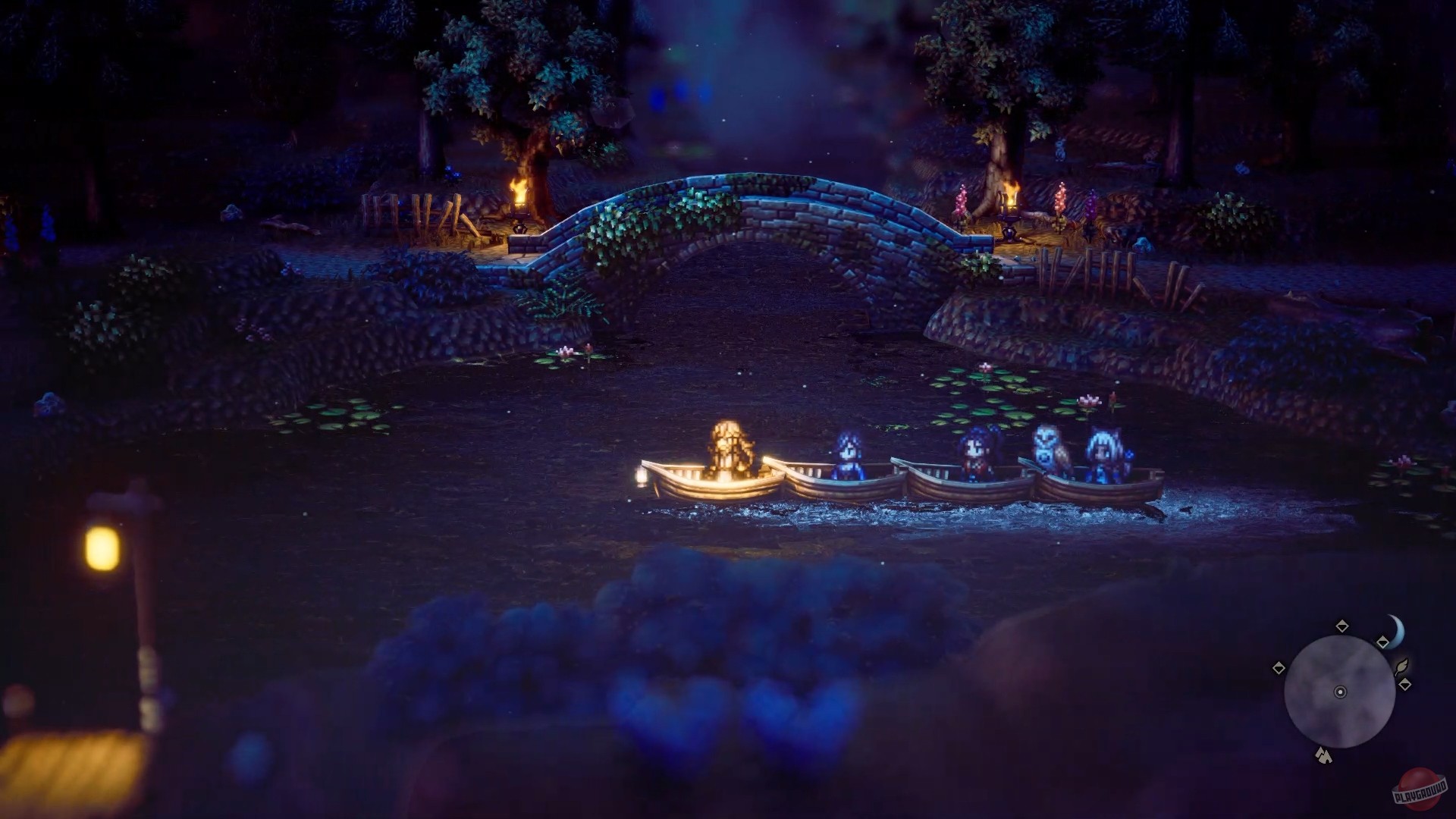Click the PLAYGROUND planet watermark logo
Image resolution: width=1456 pixels, height=819 pixels.
coord(1420,783)
